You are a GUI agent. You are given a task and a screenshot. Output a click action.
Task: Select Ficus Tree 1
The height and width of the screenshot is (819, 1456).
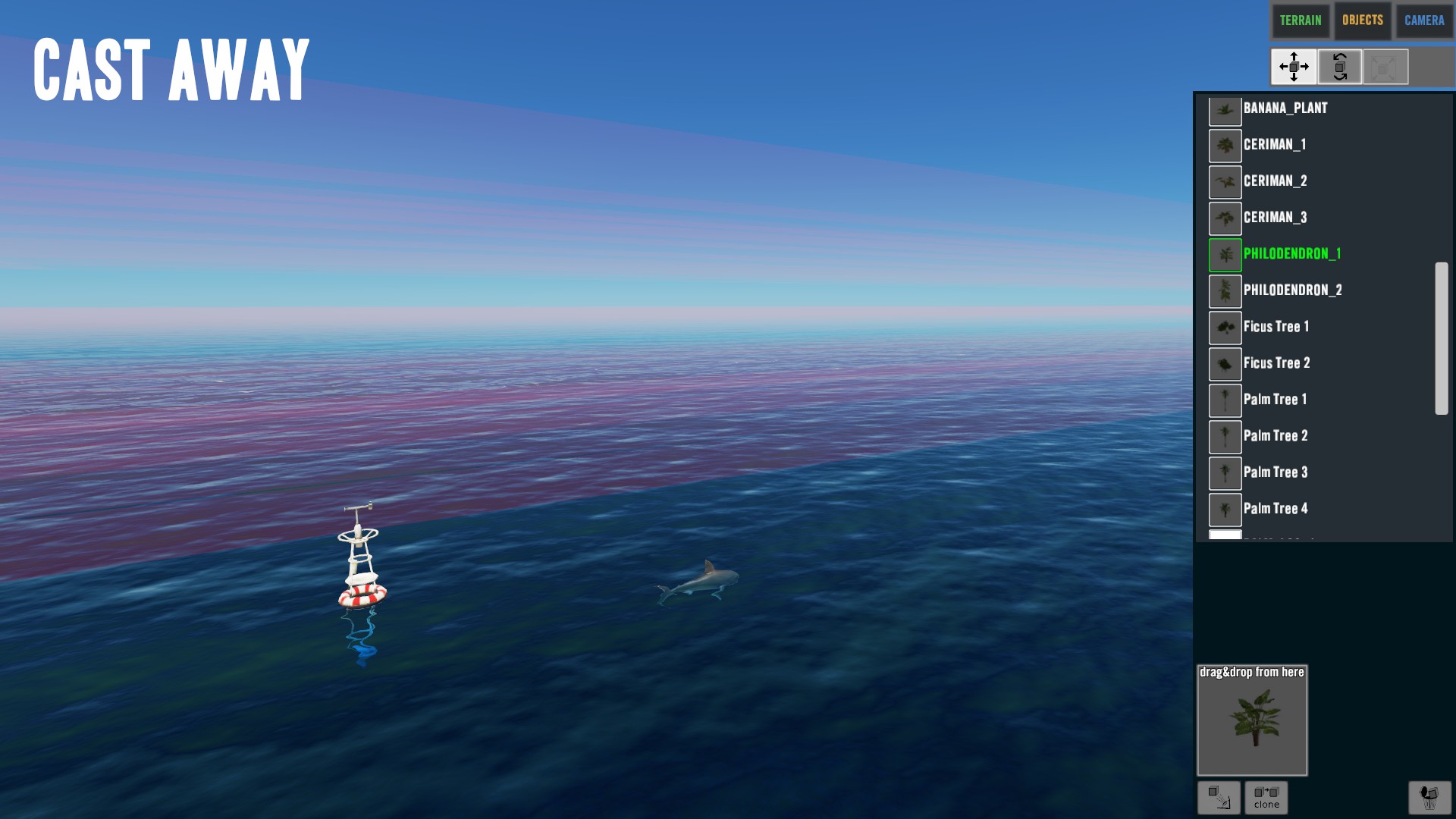(1276, 327)
